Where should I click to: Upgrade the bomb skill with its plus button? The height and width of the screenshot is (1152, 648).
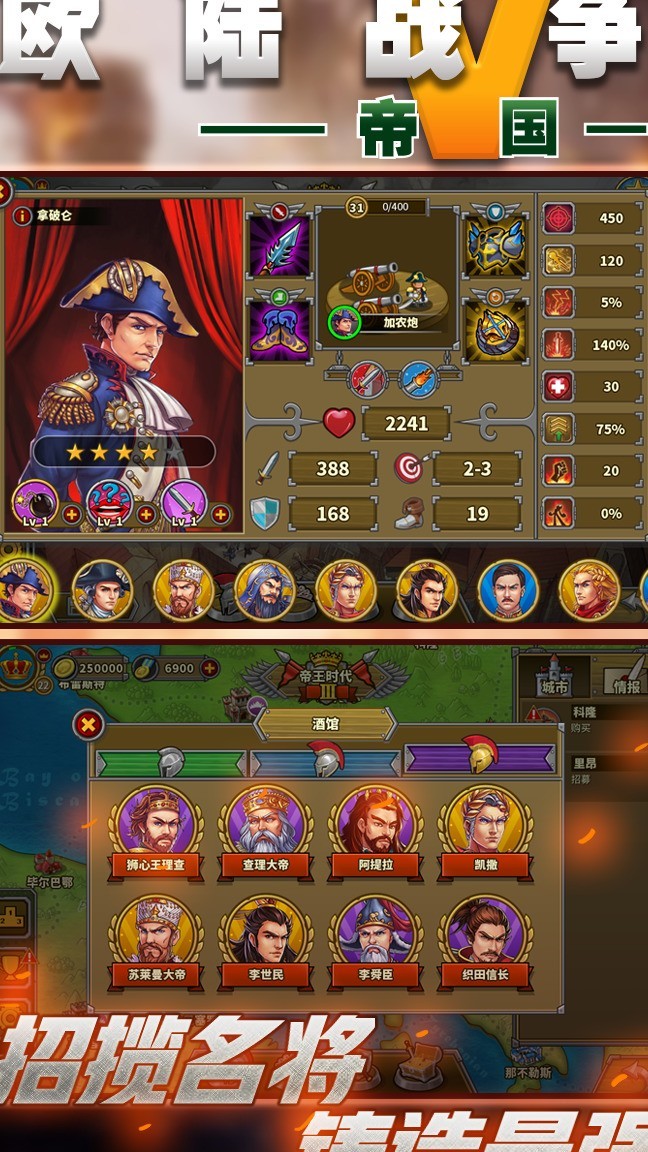(72, 515)
